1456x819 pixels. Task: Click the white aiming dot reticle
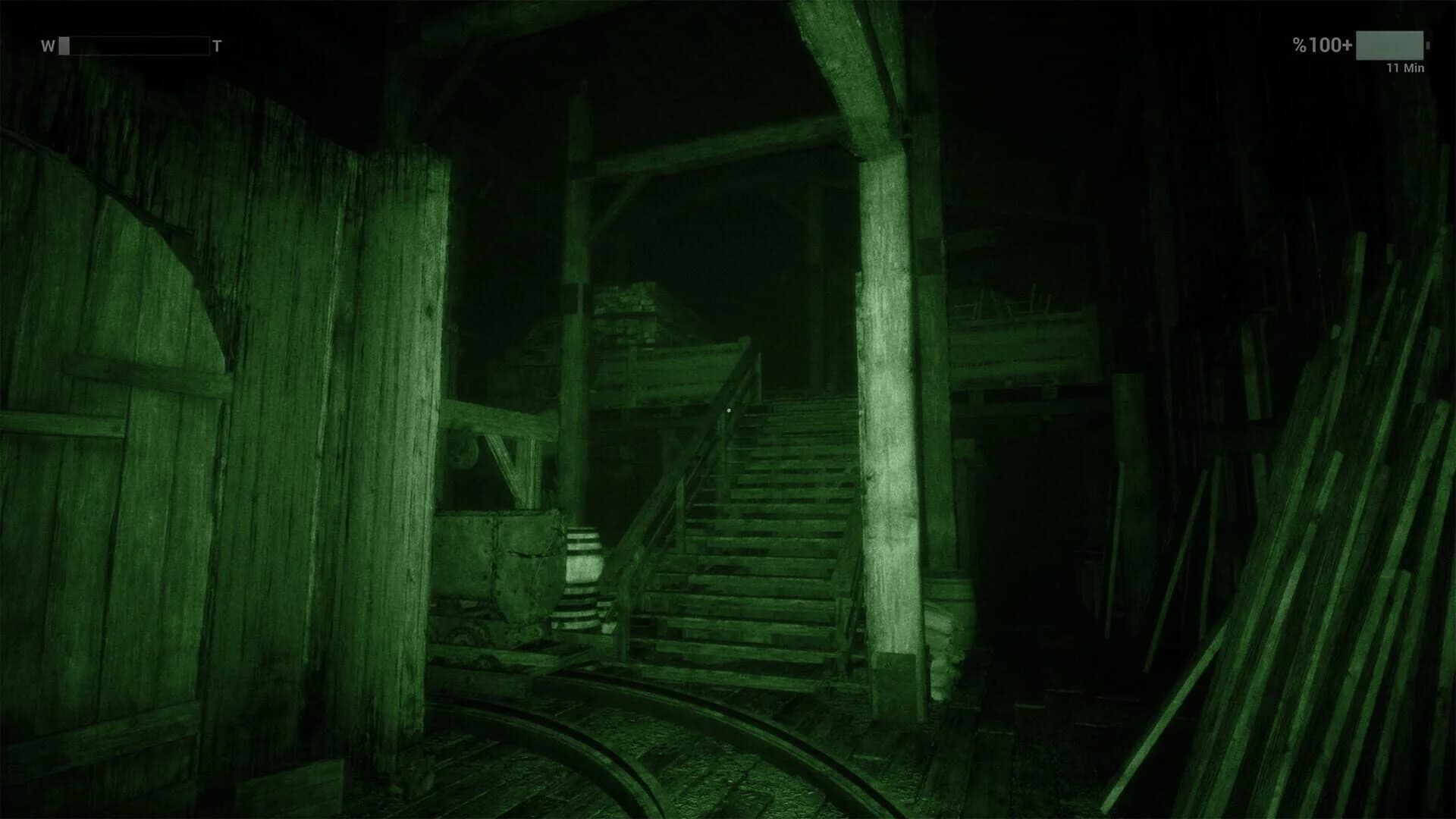tap(730, 408)
